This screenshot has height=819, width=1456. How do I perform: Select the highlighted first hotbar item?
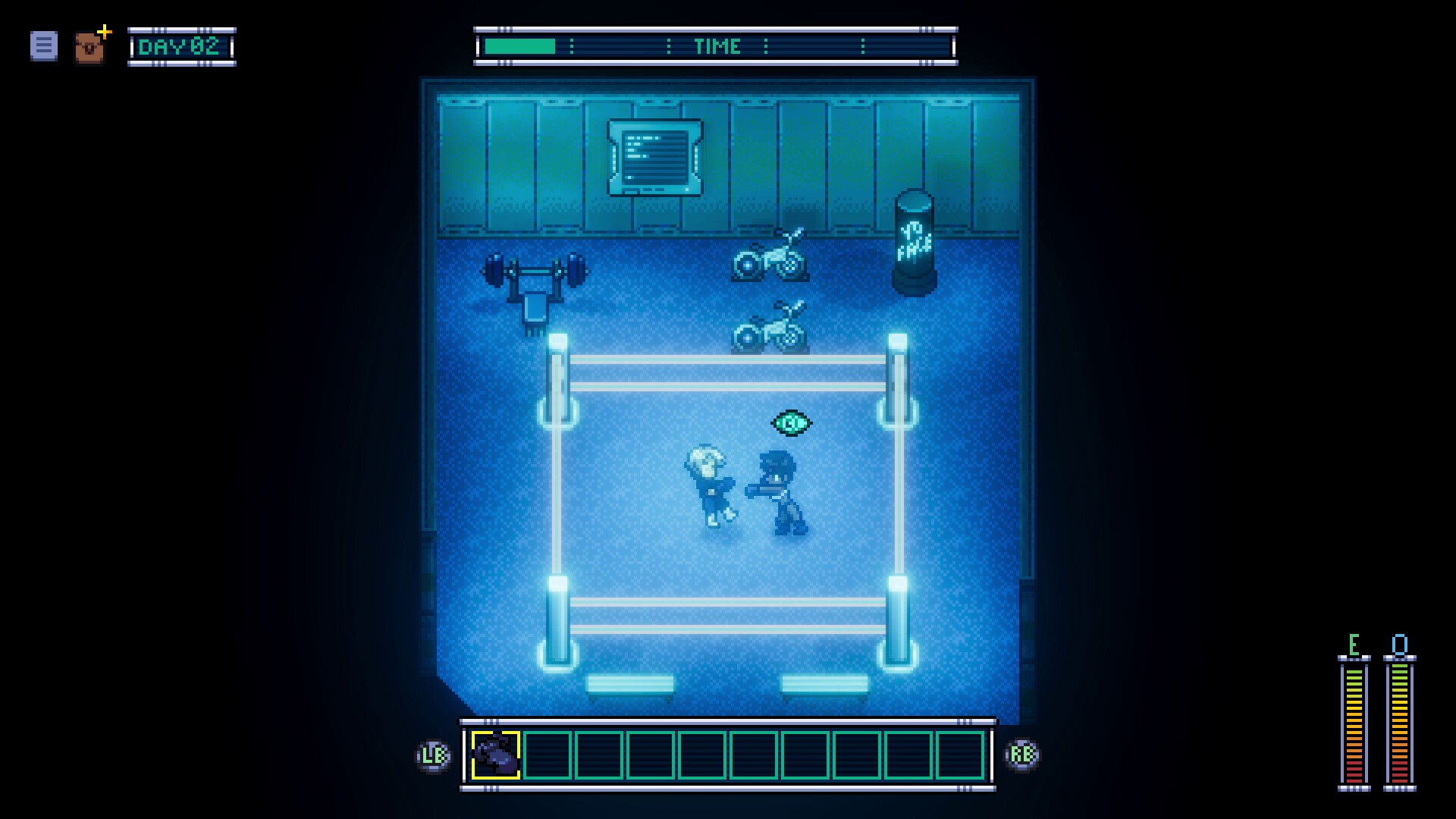point(496,755)
